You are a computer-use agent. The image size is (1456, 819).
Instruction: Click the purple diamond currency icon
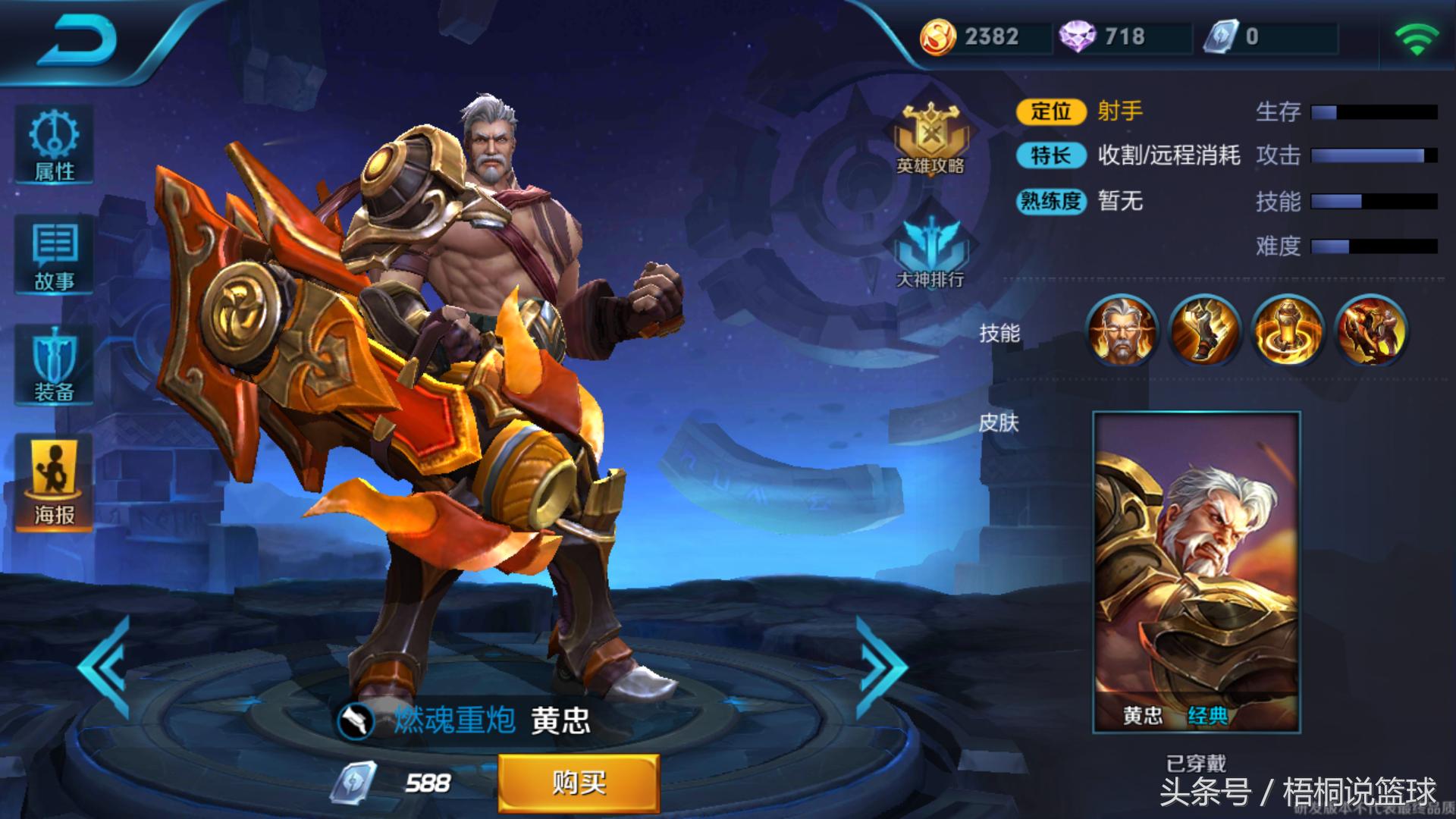click(x=1077, y=36)
